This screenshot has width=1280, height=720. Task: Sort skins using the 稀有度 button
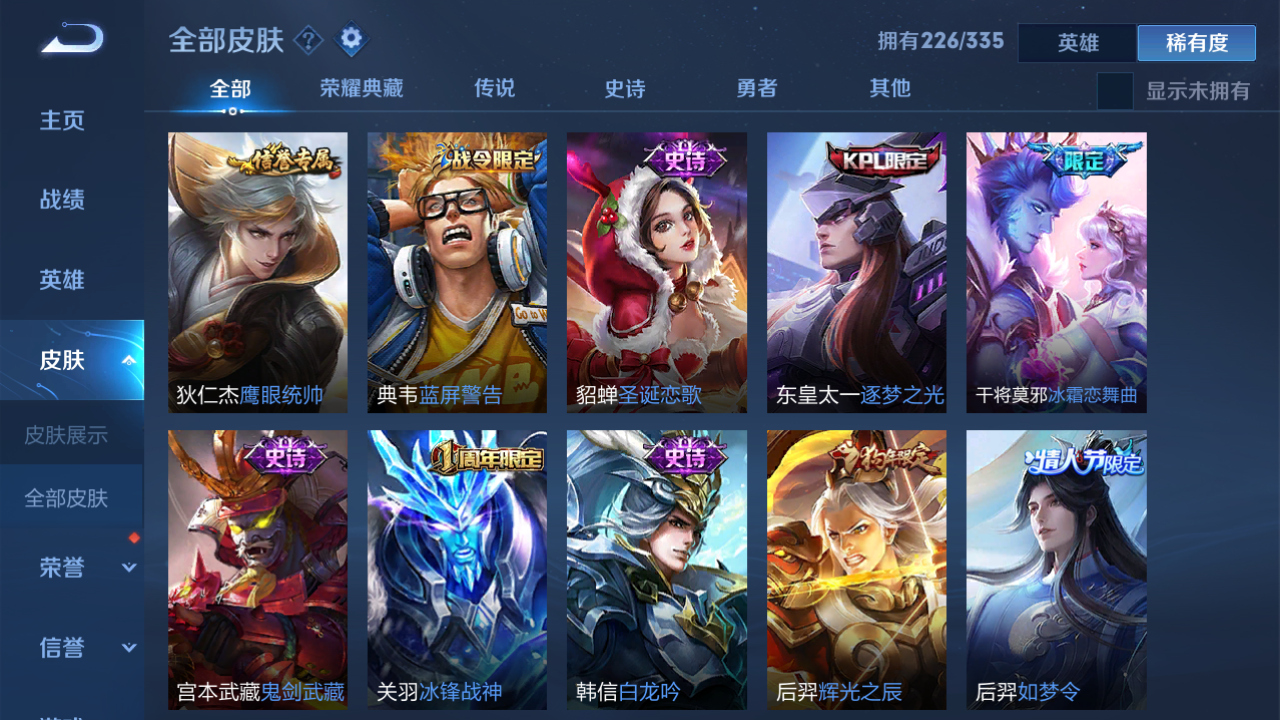tap(1196, 43)
